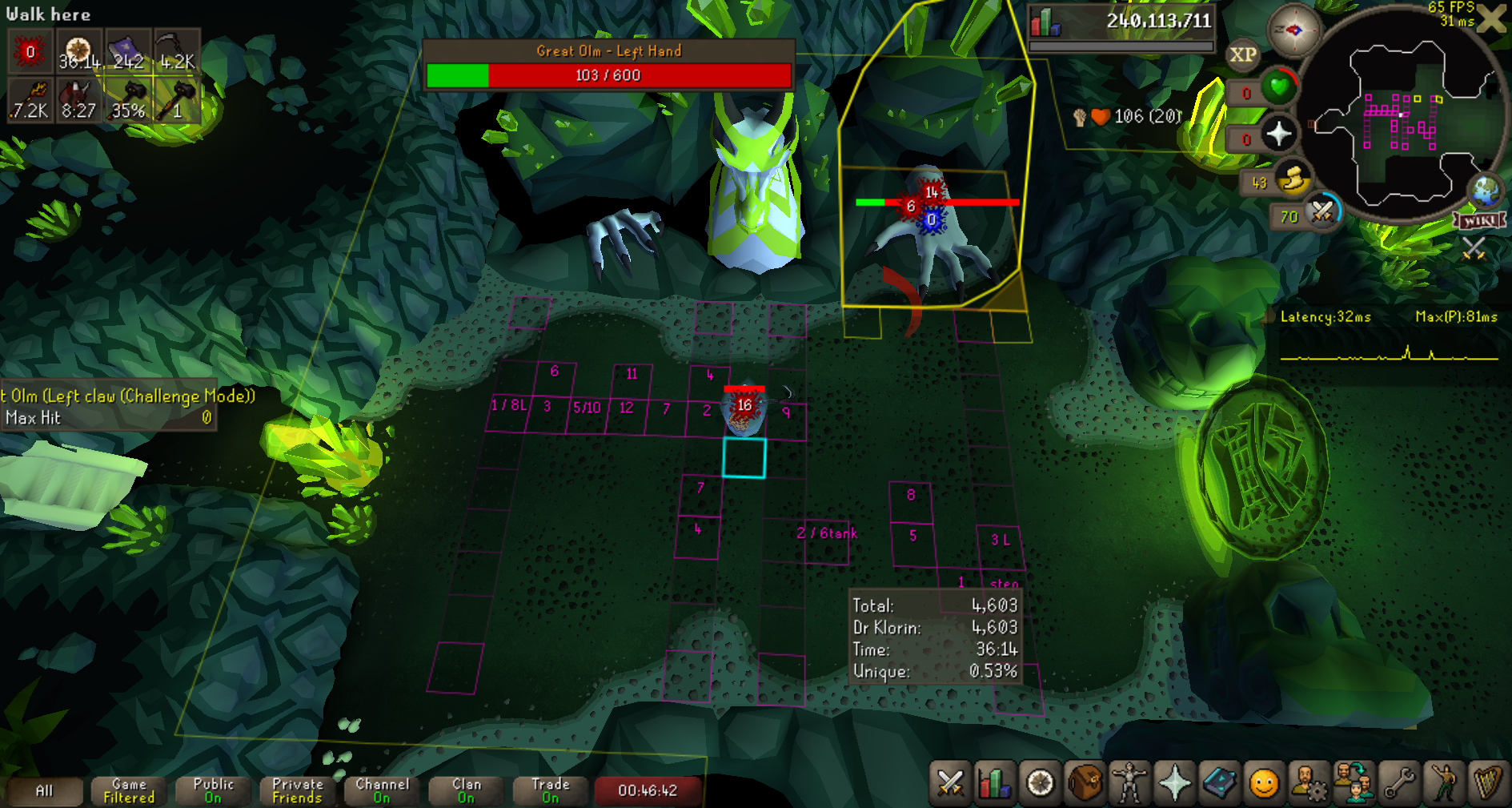The width and height of the screenshot is (1512, 808).
Task: Toggle run with the boot energy orb
Action: (x=1292, y=180)
